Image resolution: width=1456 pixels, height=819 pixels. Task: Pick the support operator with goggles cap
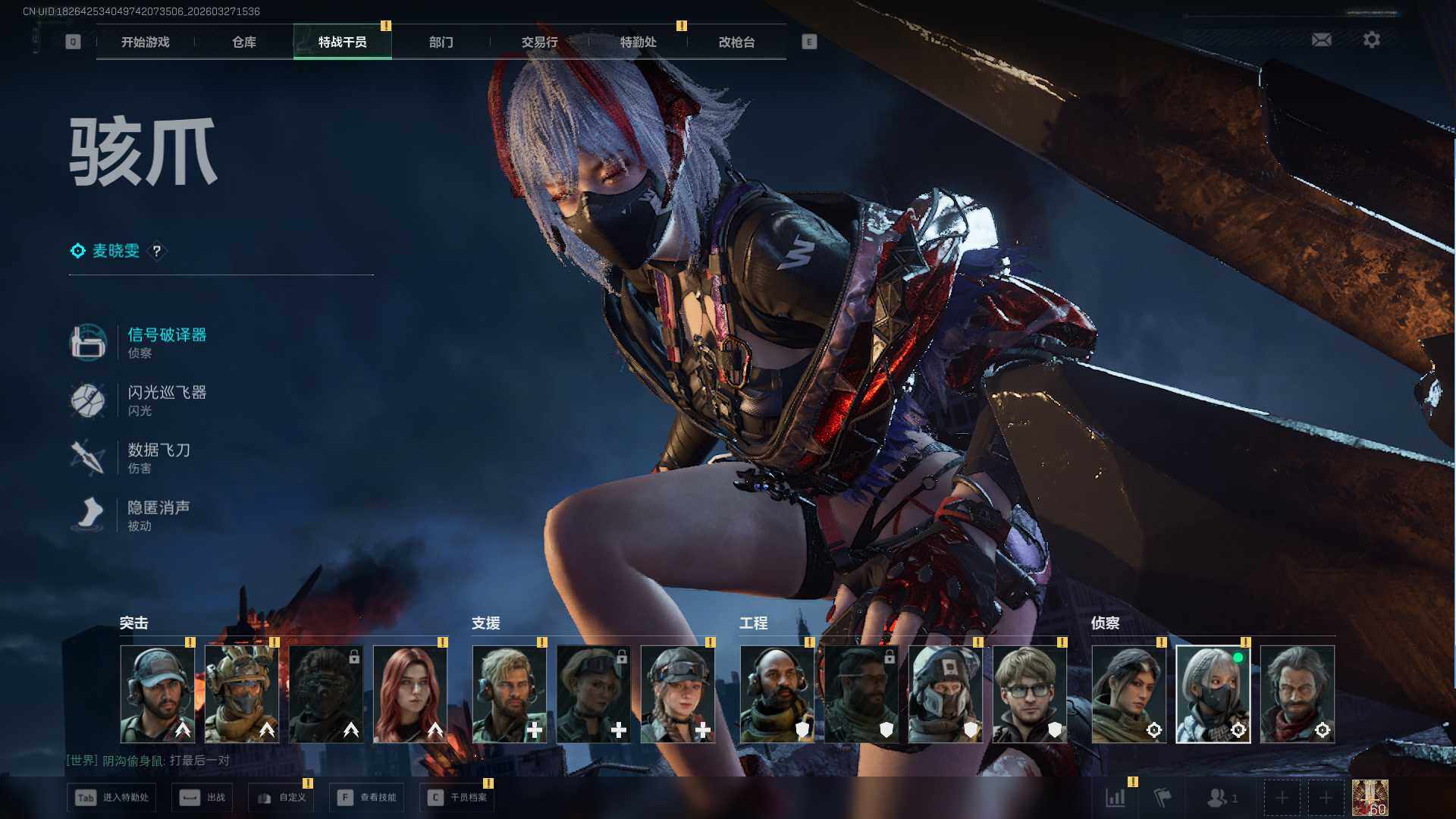[x=678, y=694]
